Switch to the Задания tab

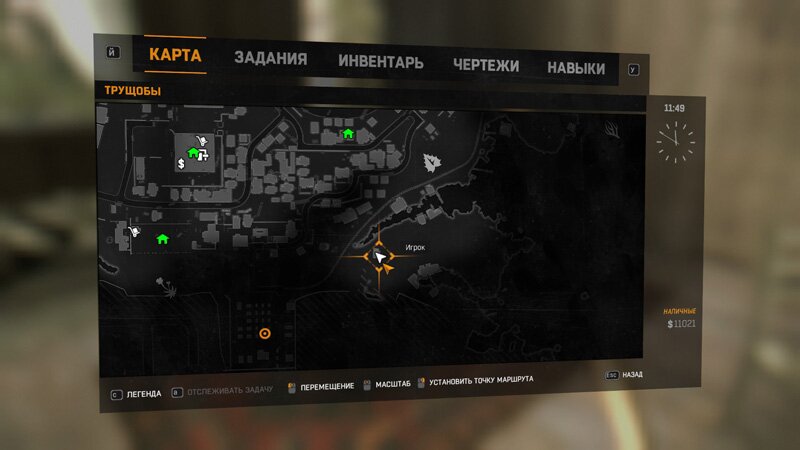[x=270, y=59]
